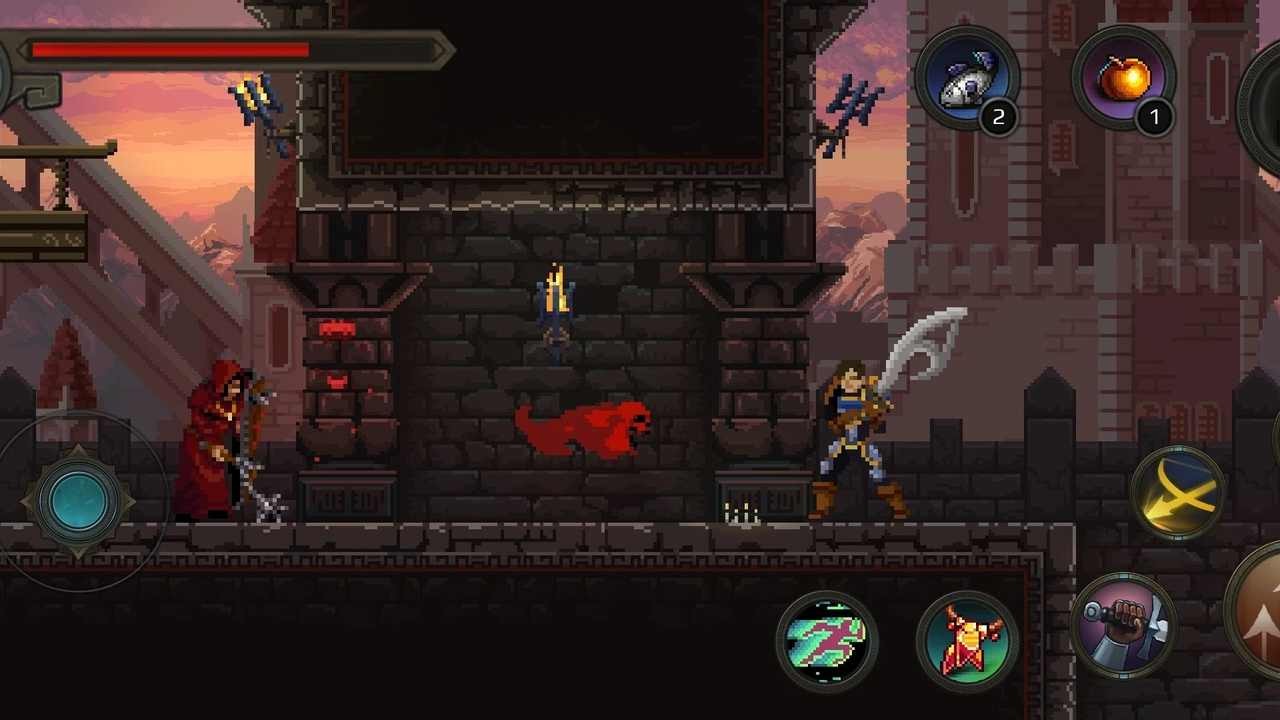Tap the yellow crossed blades ability
Viewport: 1280px width, 720px height.
pyautogui.click(x=1180, y=492)
